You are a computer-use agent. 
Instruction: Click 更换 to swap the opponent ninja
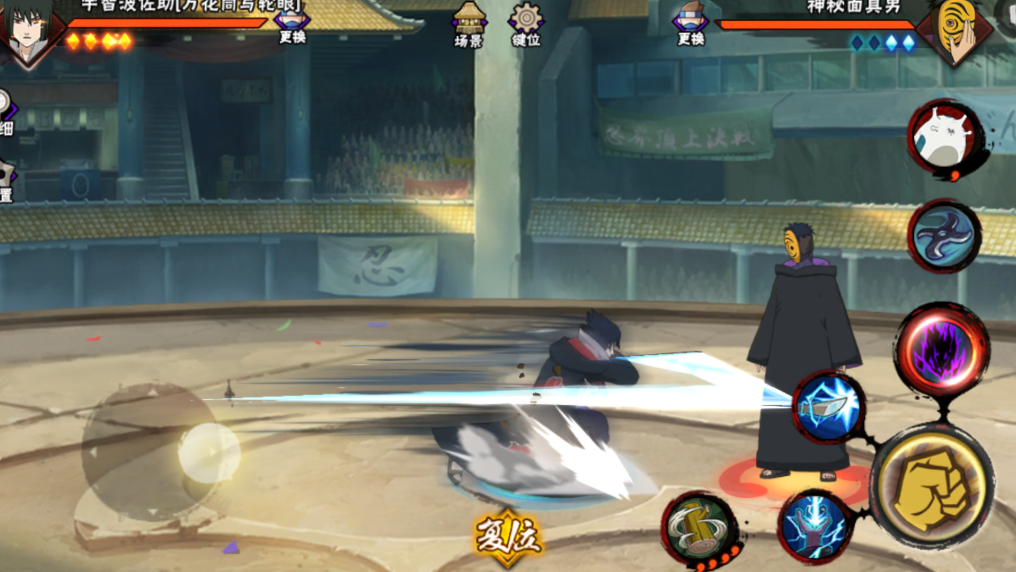pos(690,24)
